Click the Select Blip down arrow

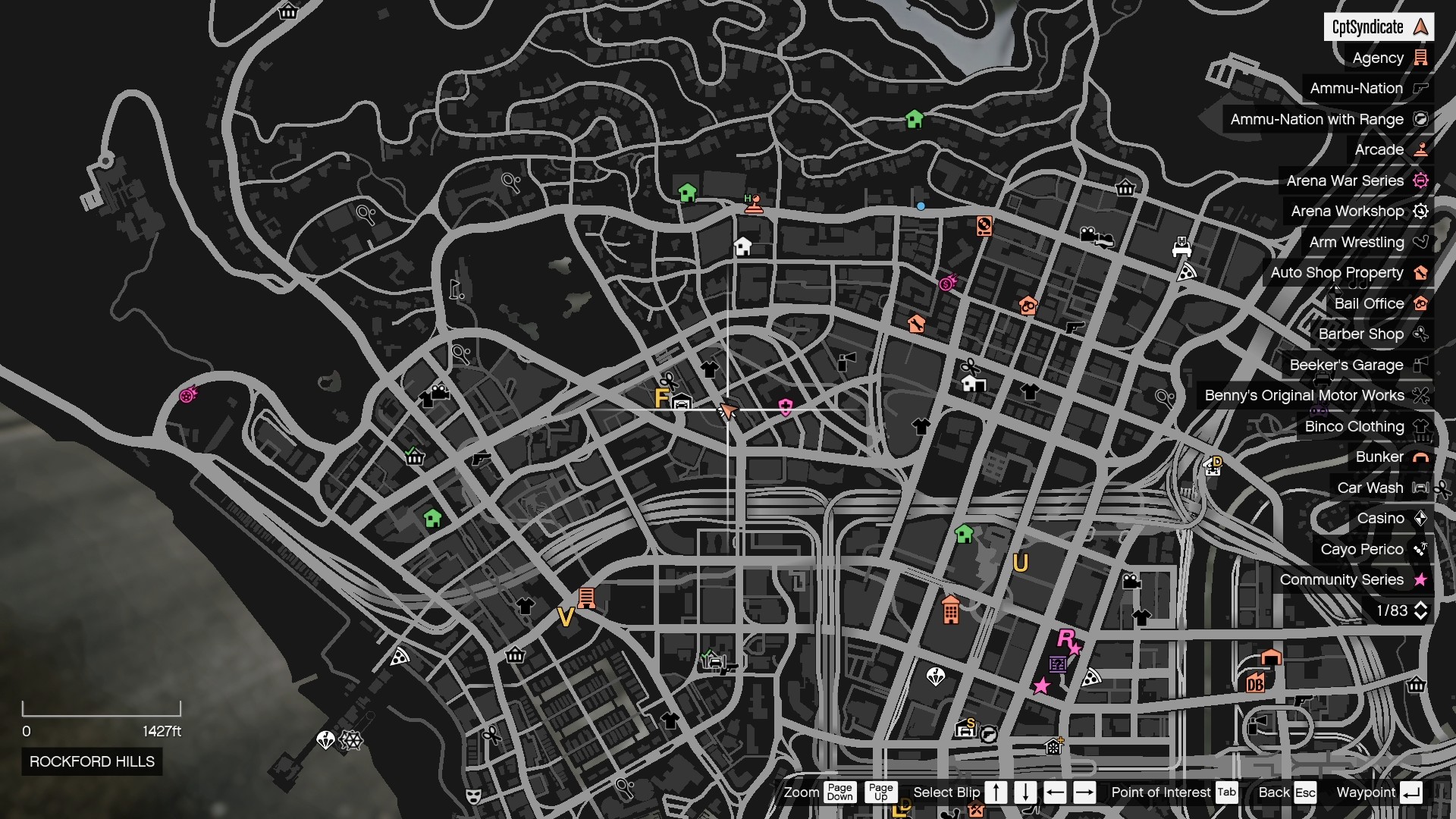pos(1025,792)
